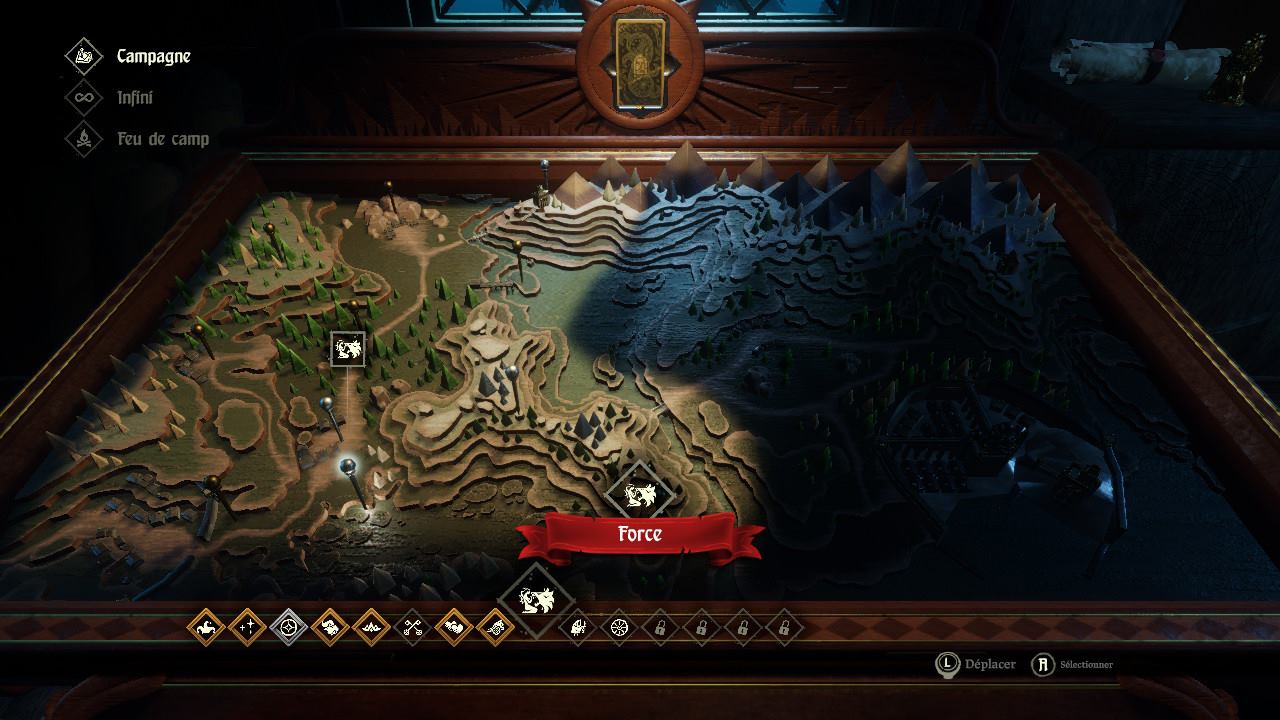Select the Campagne mode entry

pos(152,56)
